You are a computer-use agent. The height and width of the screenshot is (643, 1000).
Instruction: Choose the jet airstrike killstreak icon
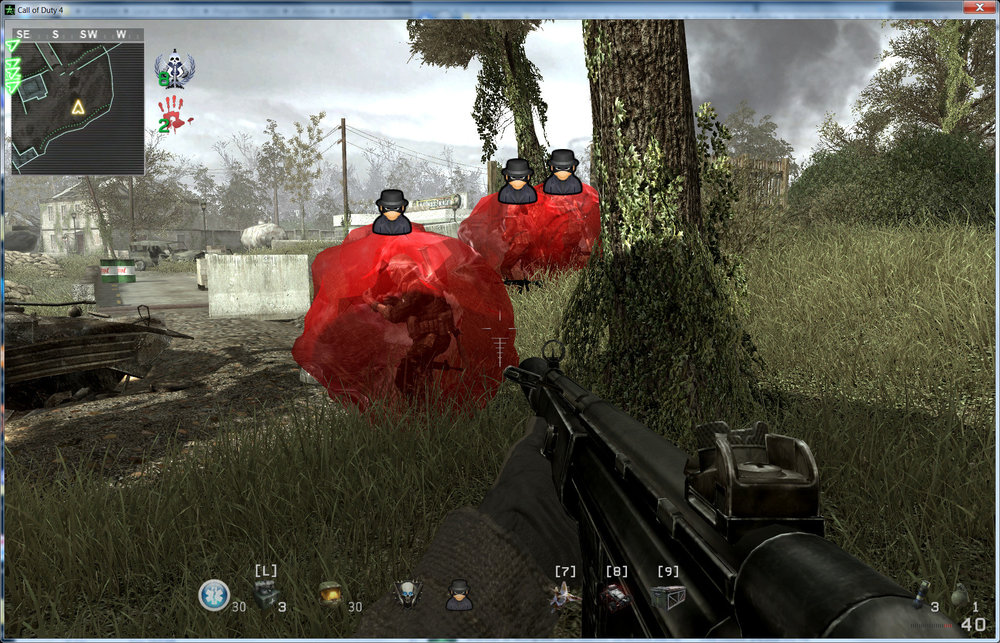pos(564,596)
